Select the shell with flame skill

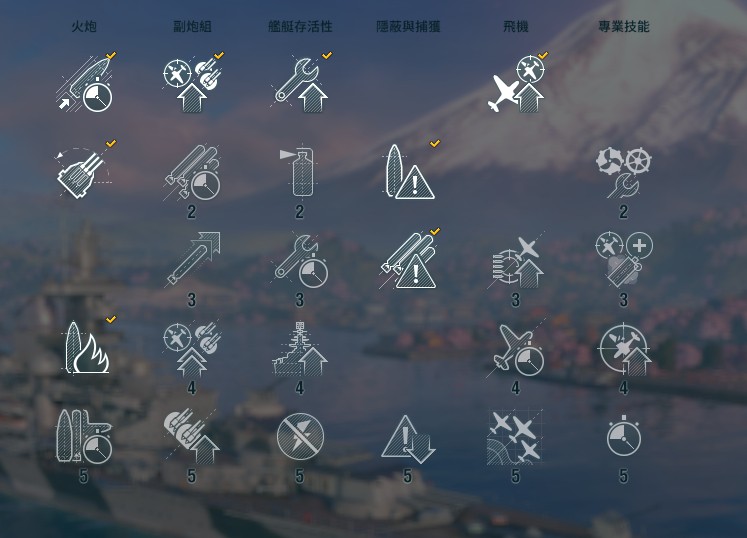click(84, 347)
